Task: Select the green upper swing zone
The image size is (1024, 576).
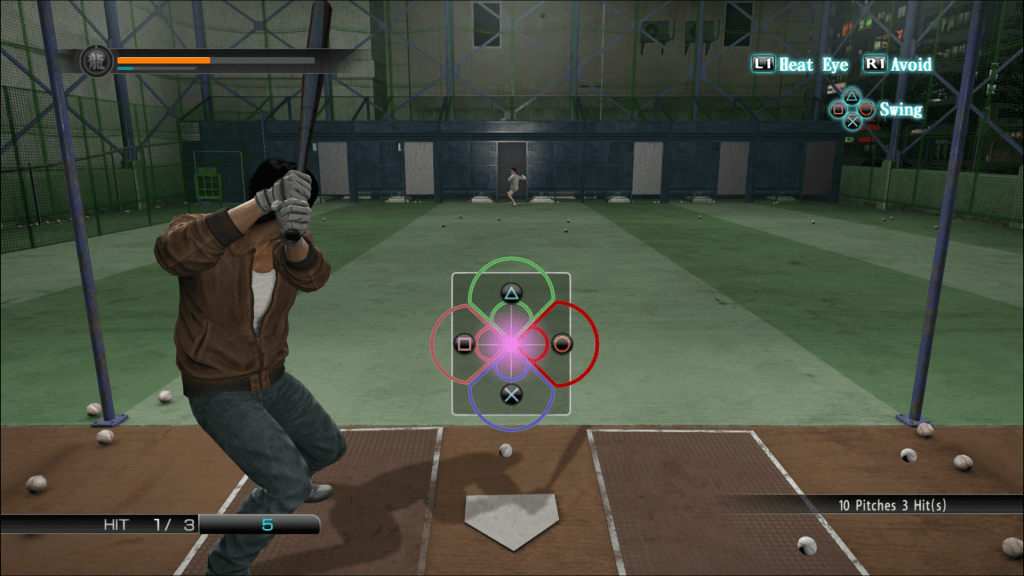Action: click(x=511, y=292)
